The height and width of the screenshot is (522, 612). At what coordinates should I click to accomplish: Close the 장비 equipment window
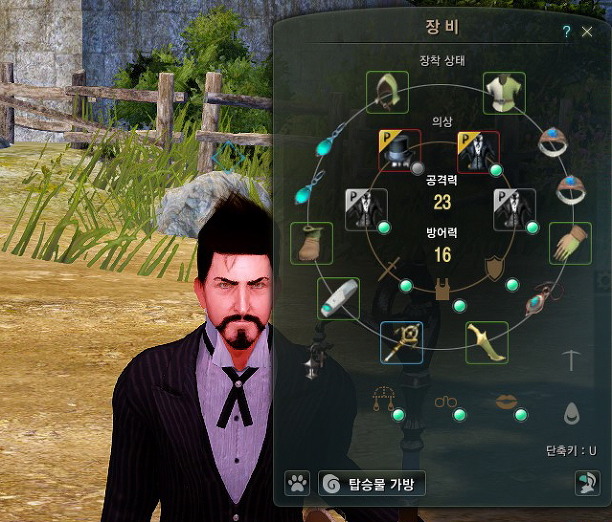(x=587, y=32)
